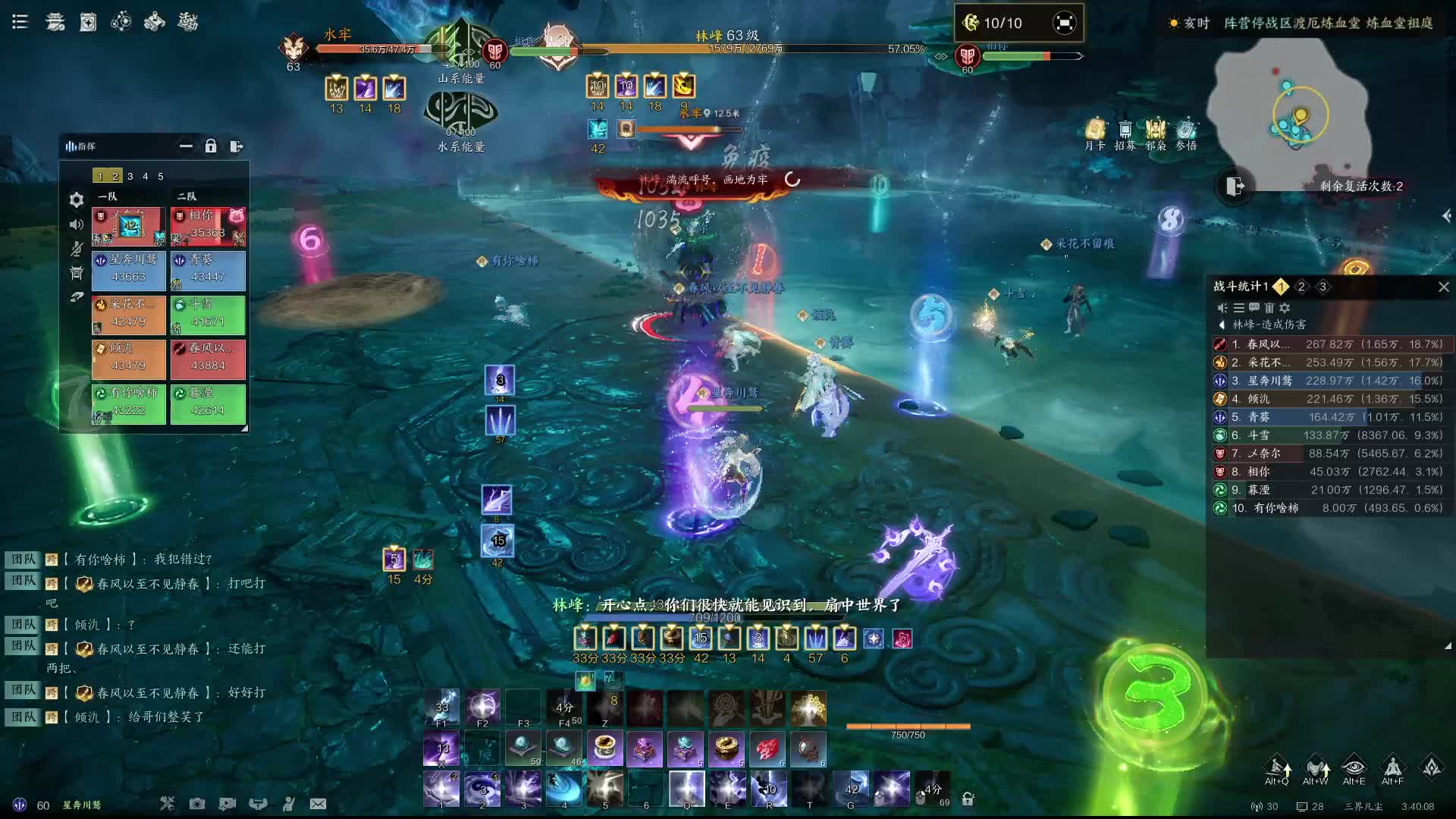1456x819 pixels.
Task: Open the 参悟 comprehension icon
Action: tap(1186, 133)
